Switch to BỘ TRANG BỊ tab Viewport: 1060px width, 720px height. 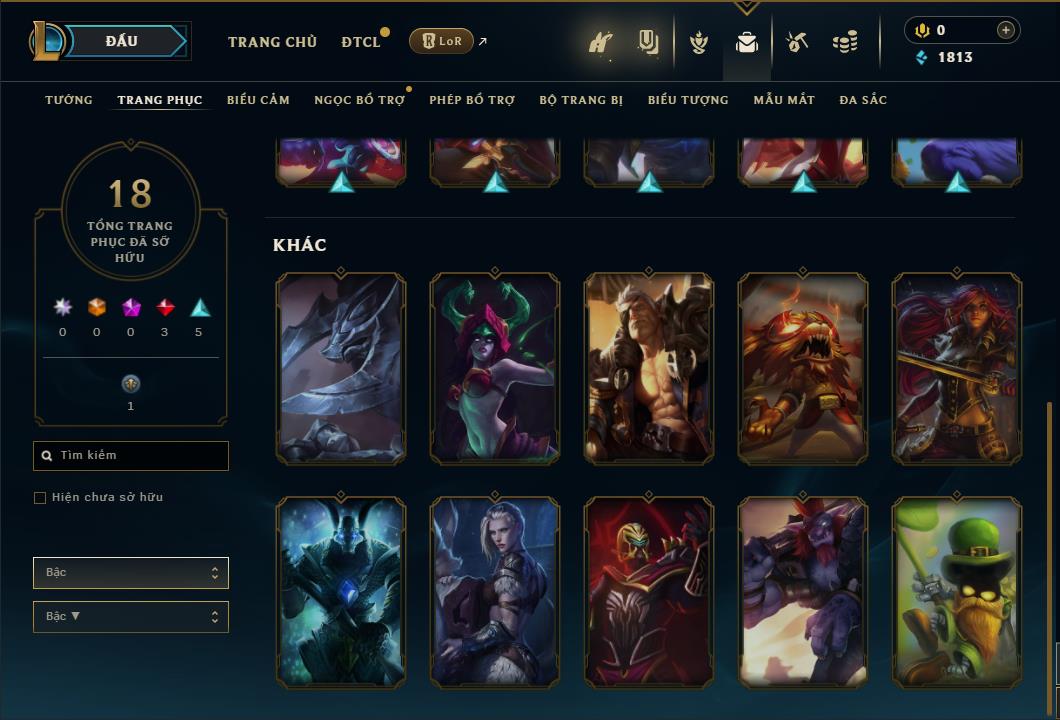(x=581, y=100)
